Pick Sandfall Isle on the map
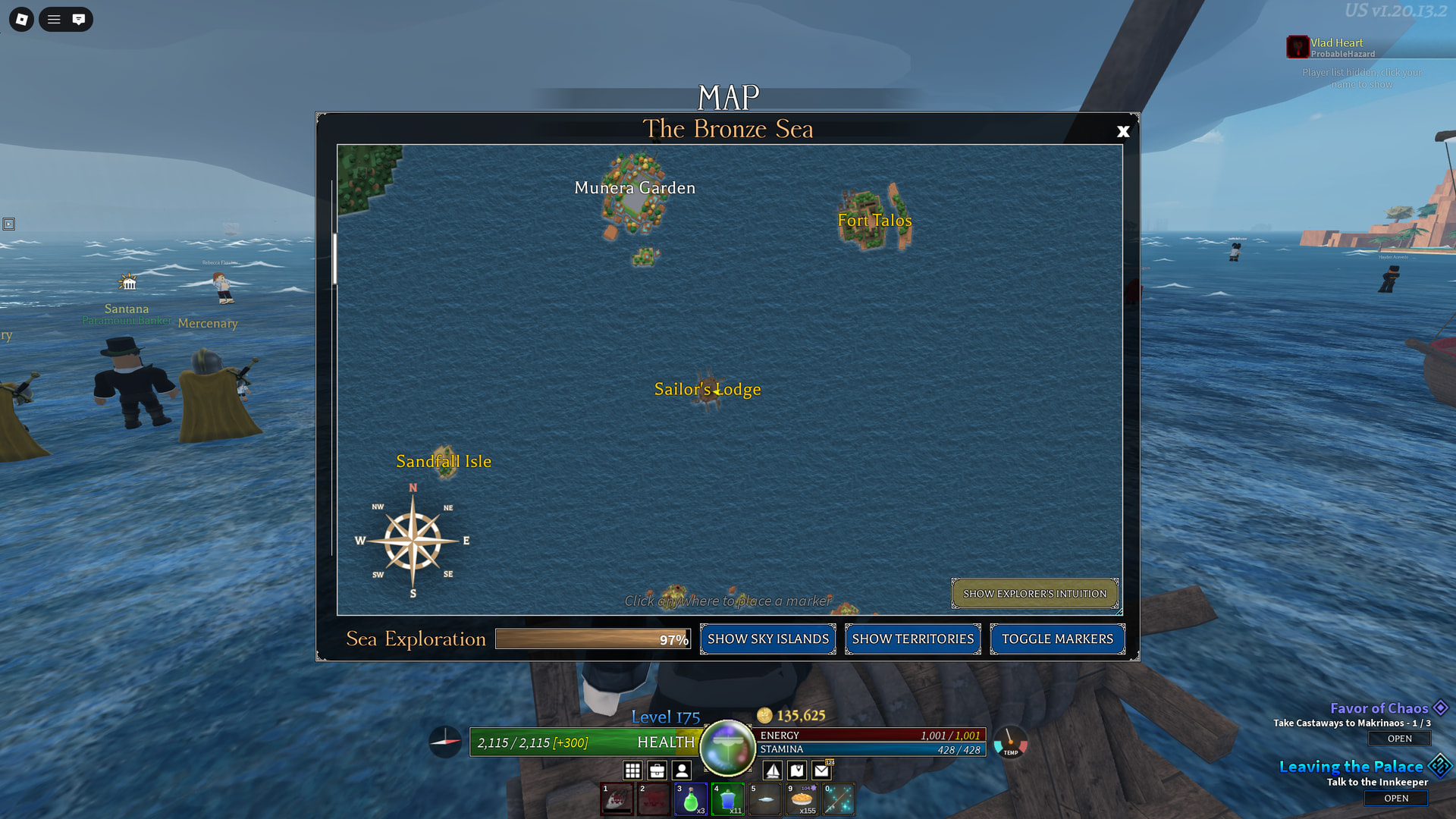Image resolution: width=1456 pixels, height=819 pixels. pyautogui.click(x=444, y=462)
